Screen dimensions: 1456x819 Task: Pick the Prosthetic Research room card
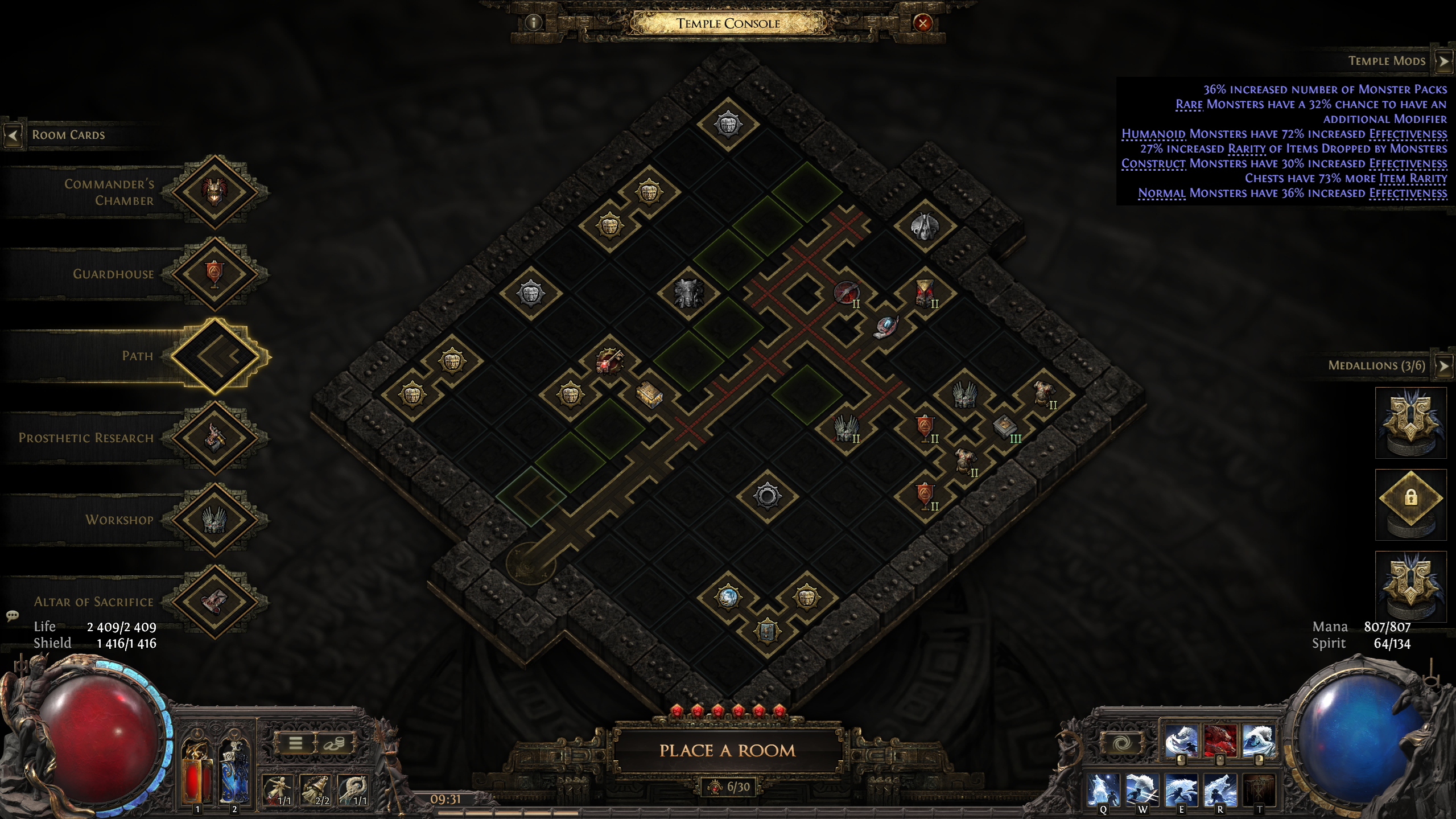[215, 438]
